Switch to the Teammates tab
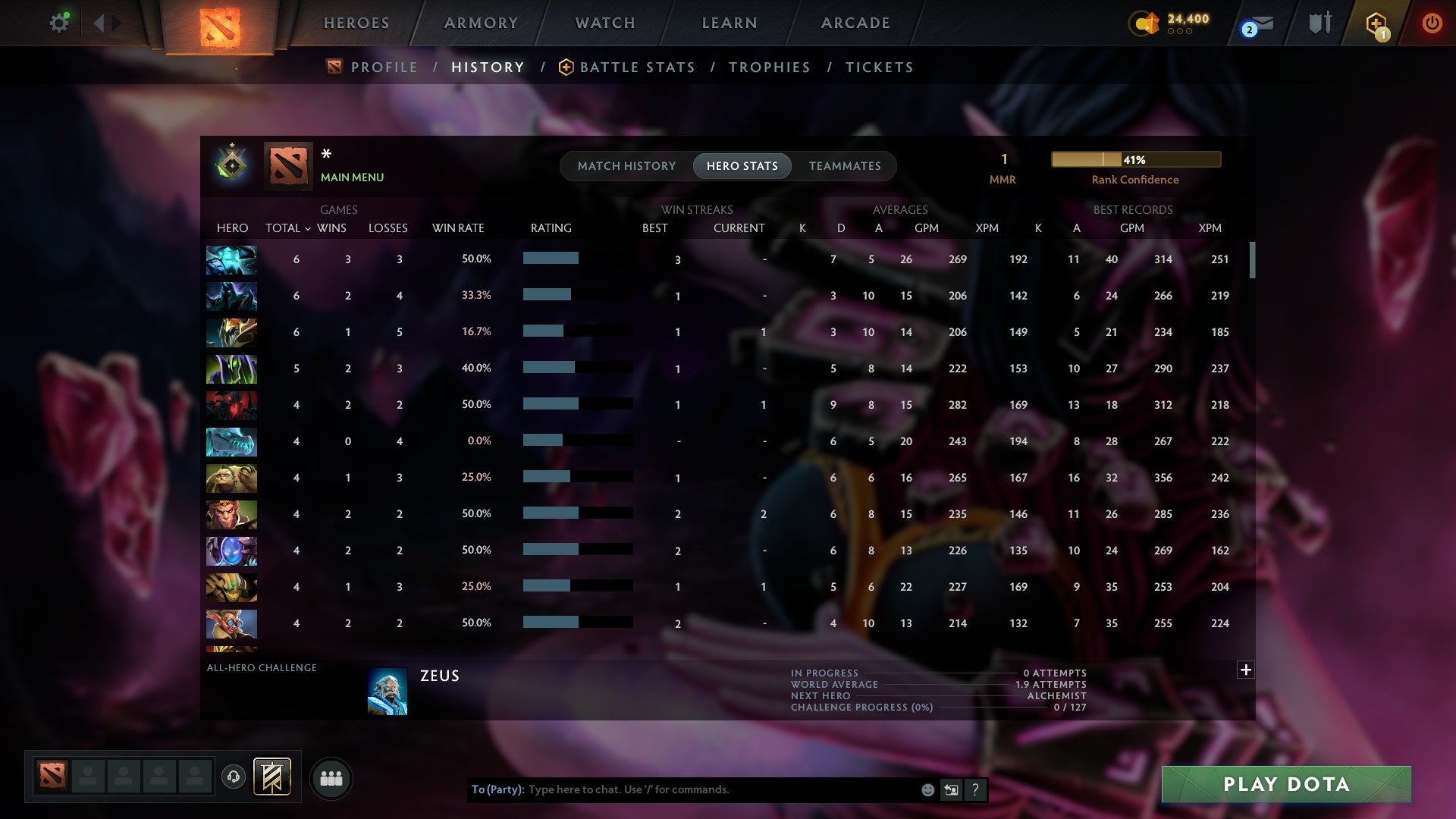Viewport: 1456px width, 819px height. 845,165
